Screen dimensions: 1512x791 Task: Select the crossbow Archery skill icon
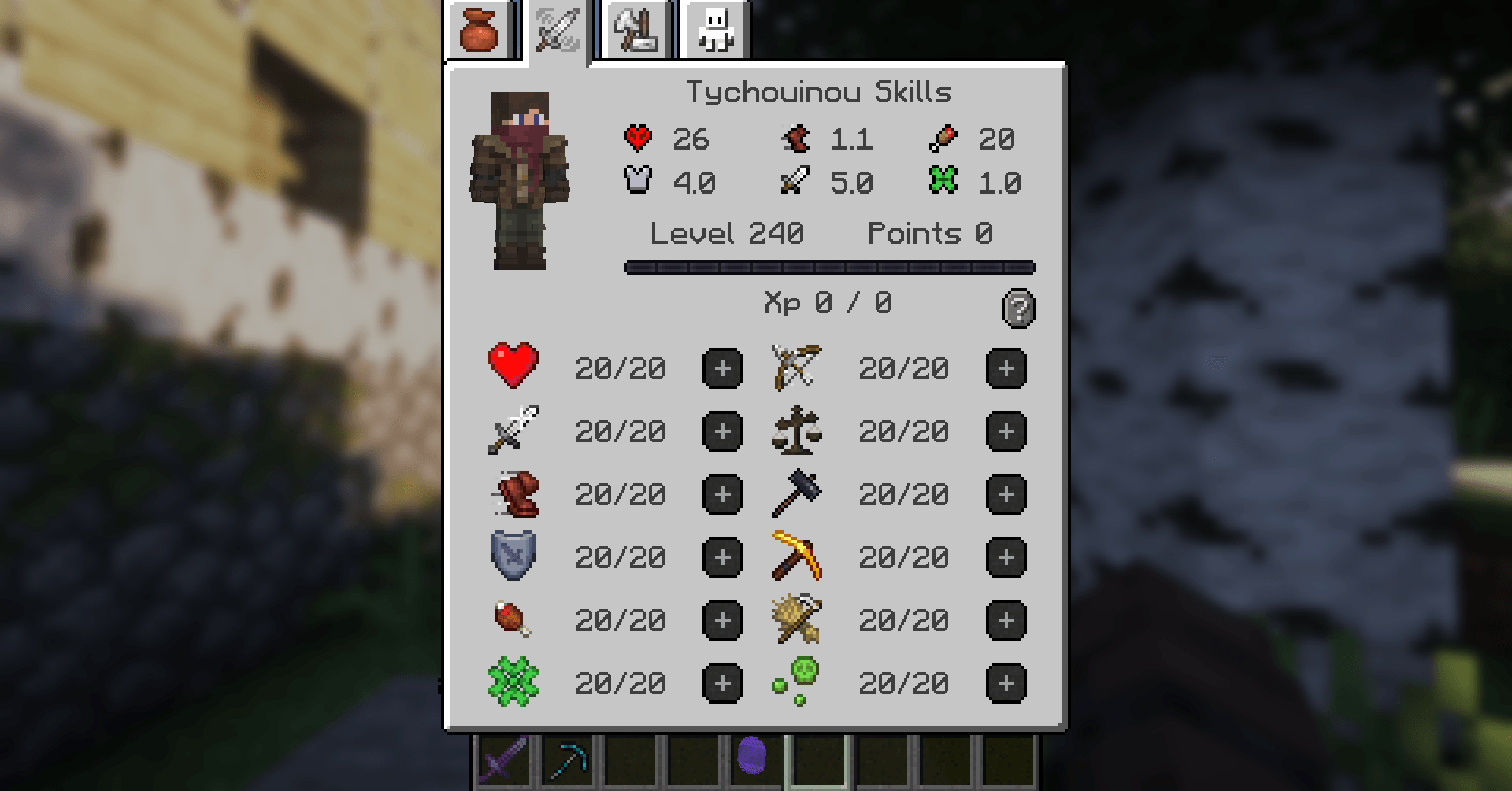pos(796,368)
